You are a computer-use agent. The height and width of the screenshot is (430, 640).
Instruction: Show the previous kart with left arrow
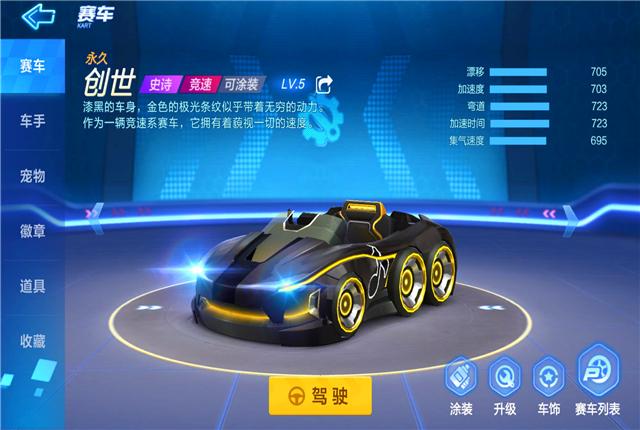(95, 212)
